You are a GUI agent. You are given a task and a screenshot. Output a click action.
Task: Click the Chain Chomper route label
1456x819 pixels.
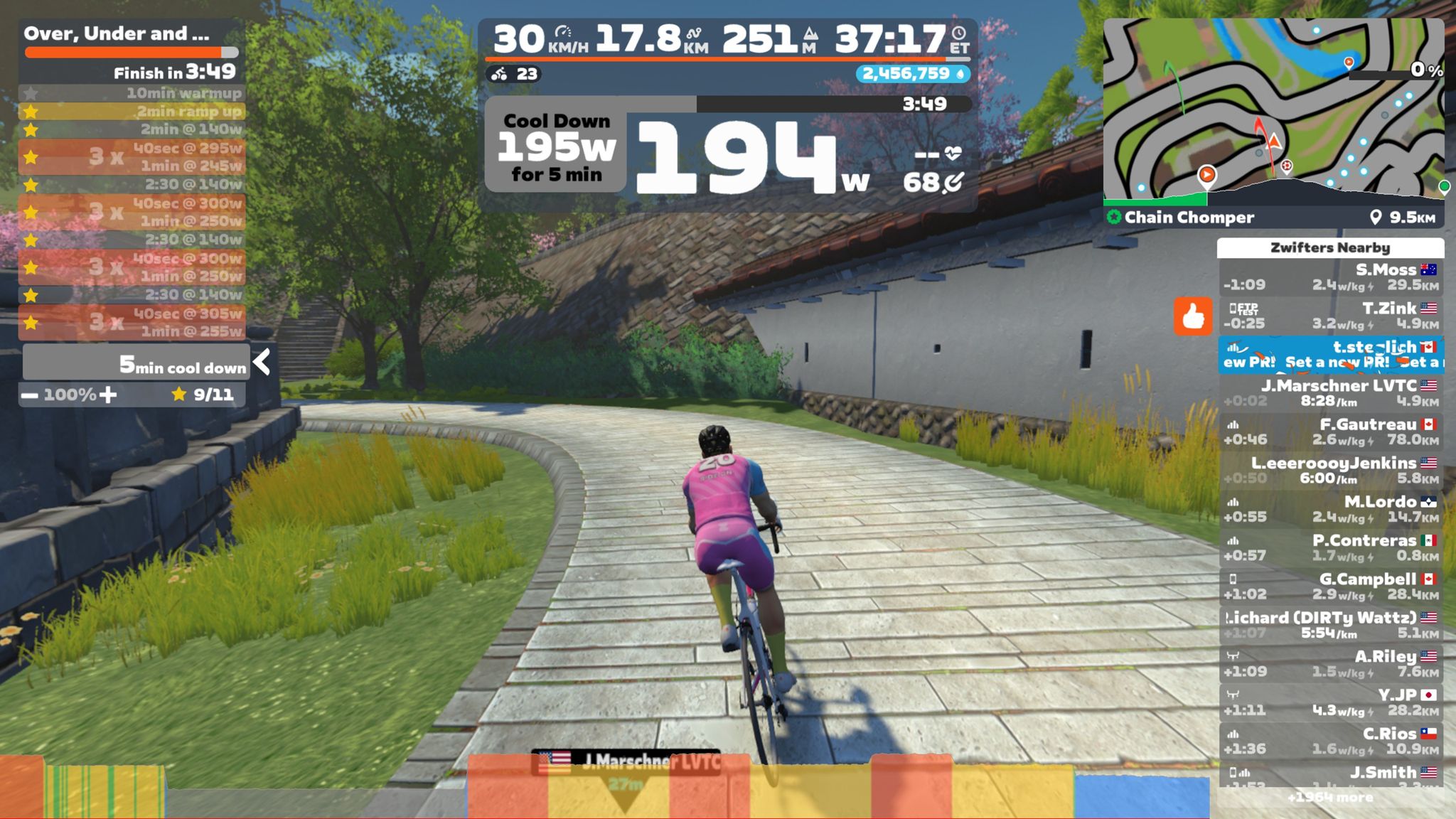1189,218
